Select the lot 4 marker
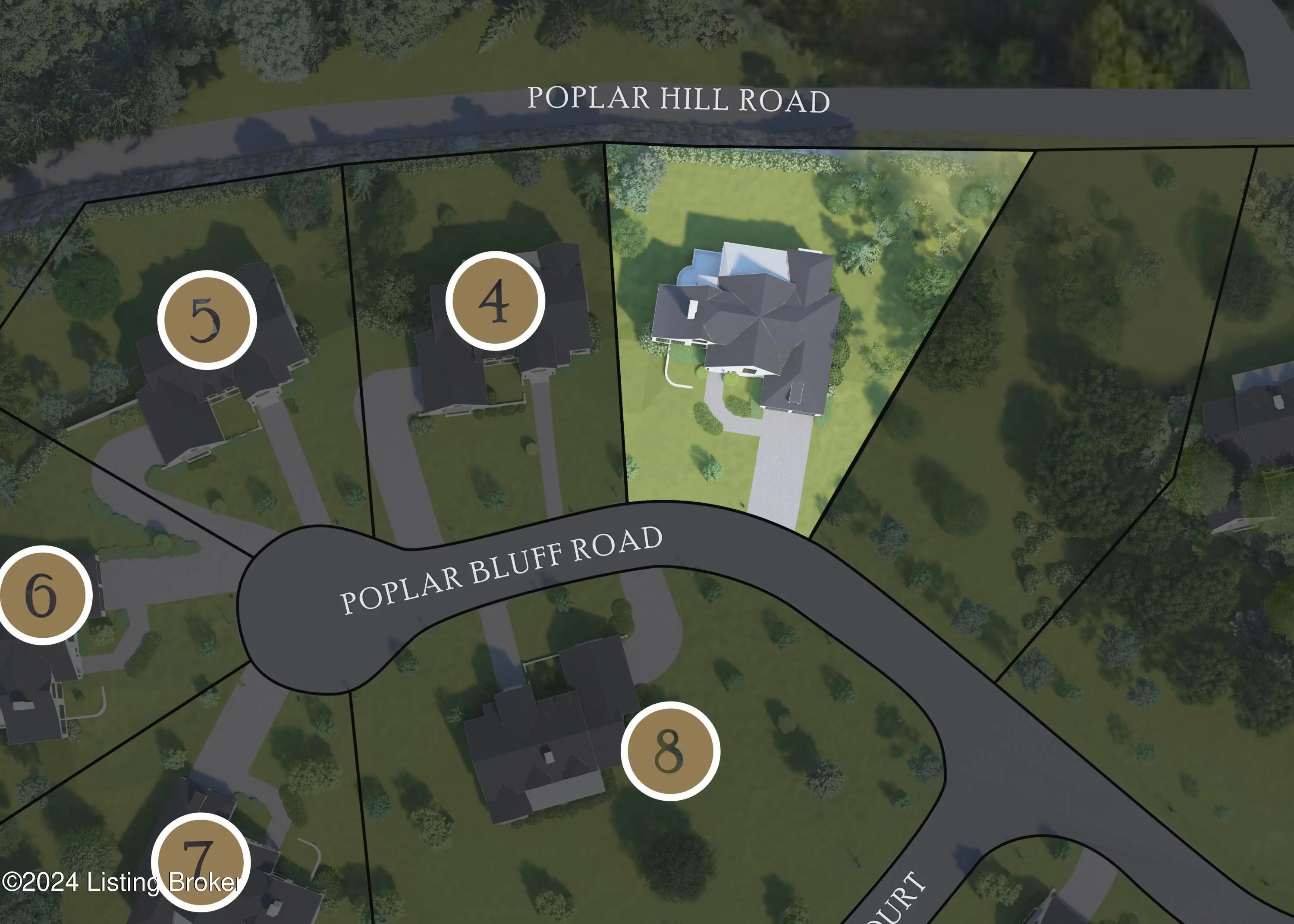Screen dimensions: 1294x924 [x=495, y=301]
